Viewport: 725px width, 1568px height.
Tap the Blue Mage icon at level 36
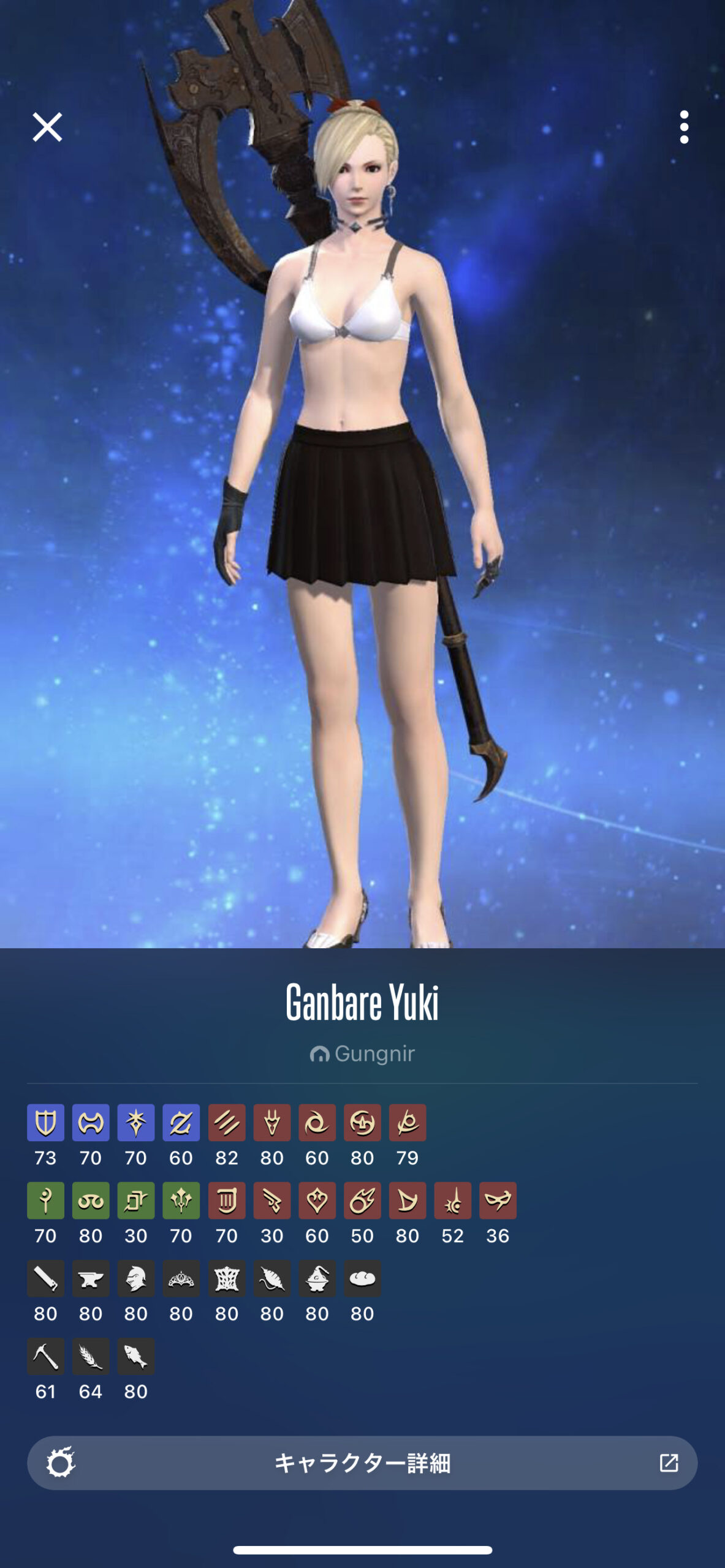coord(498,1200)
